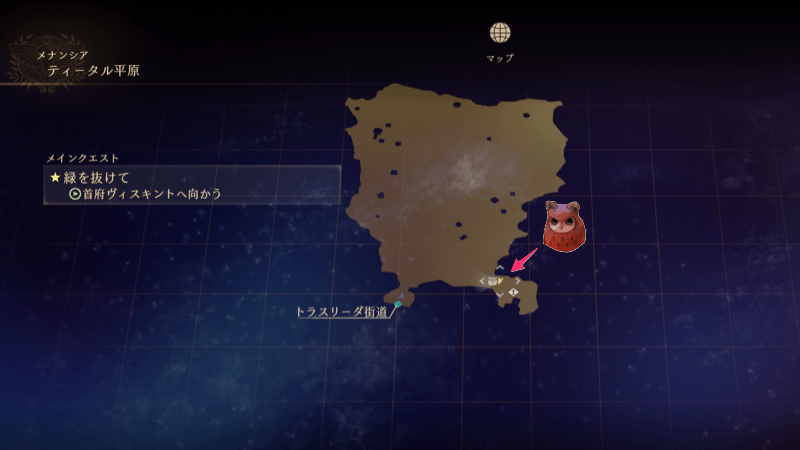Select the main quest objective panel
The width and height of the screenshot is (800, 450).
[193, 185]
